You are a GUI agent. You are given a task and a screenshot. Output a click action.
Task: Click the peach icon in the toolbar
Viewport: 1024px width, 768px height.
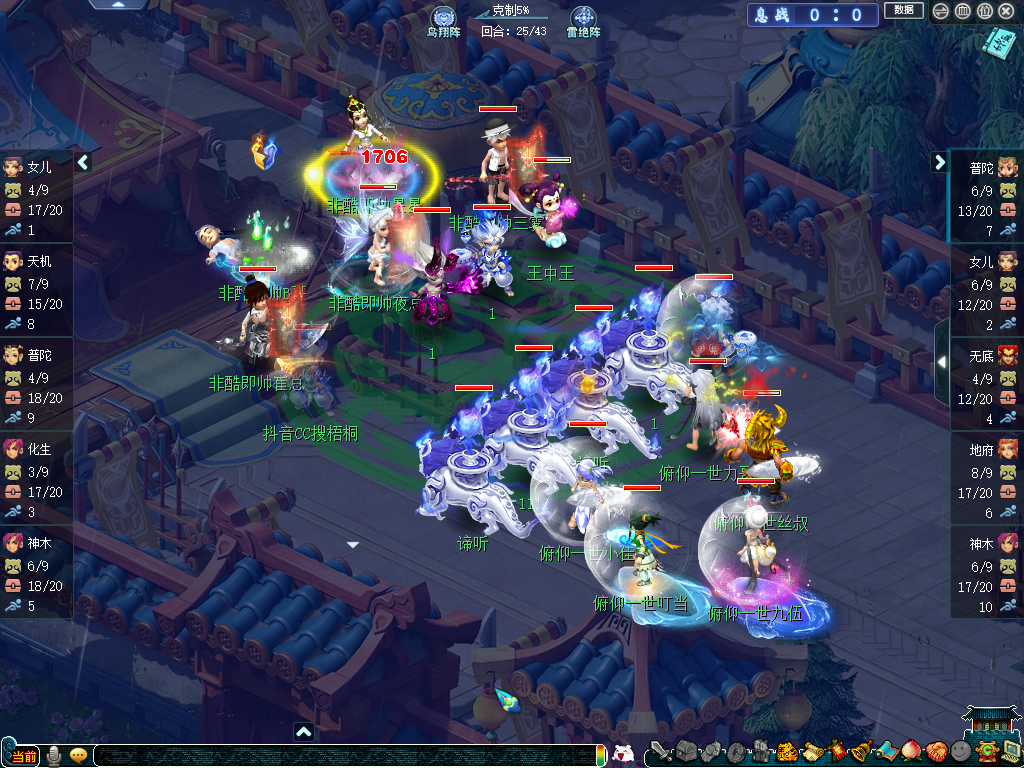click(x=911, y=752)
